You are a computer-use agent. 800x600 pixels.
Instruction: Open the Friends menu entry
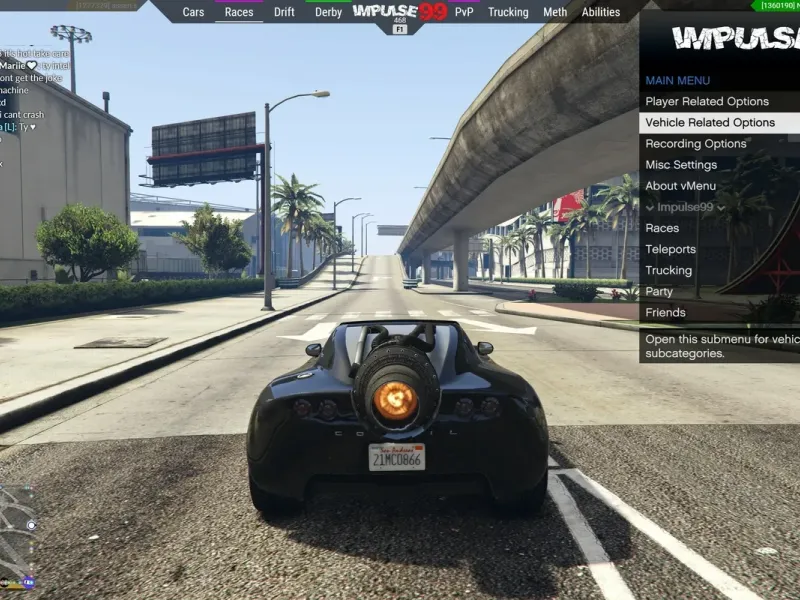(665, 312)
